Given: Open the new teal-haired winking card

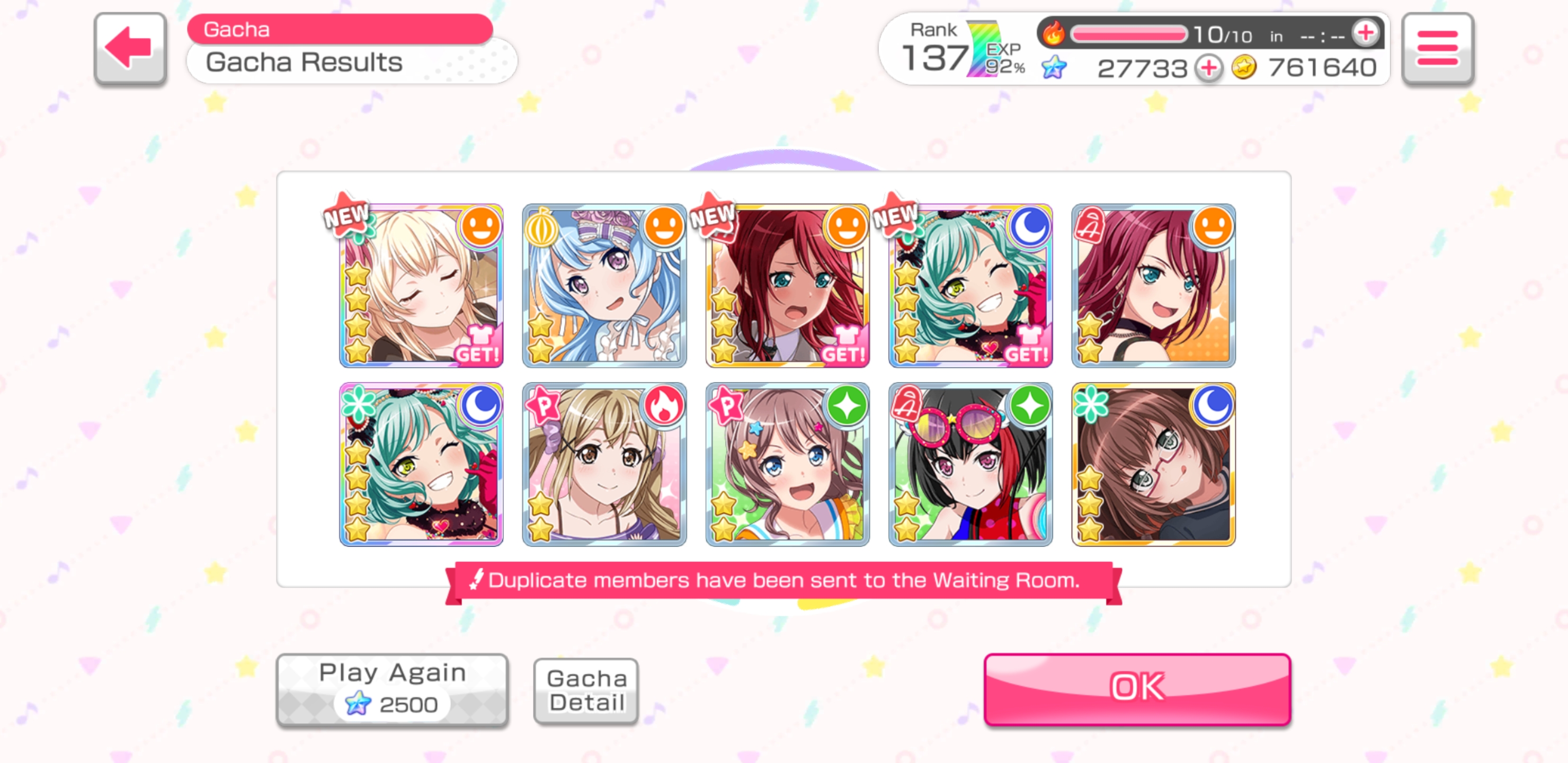Looking at the screenshot, I should pyautogui.click(x=970, y=286).
